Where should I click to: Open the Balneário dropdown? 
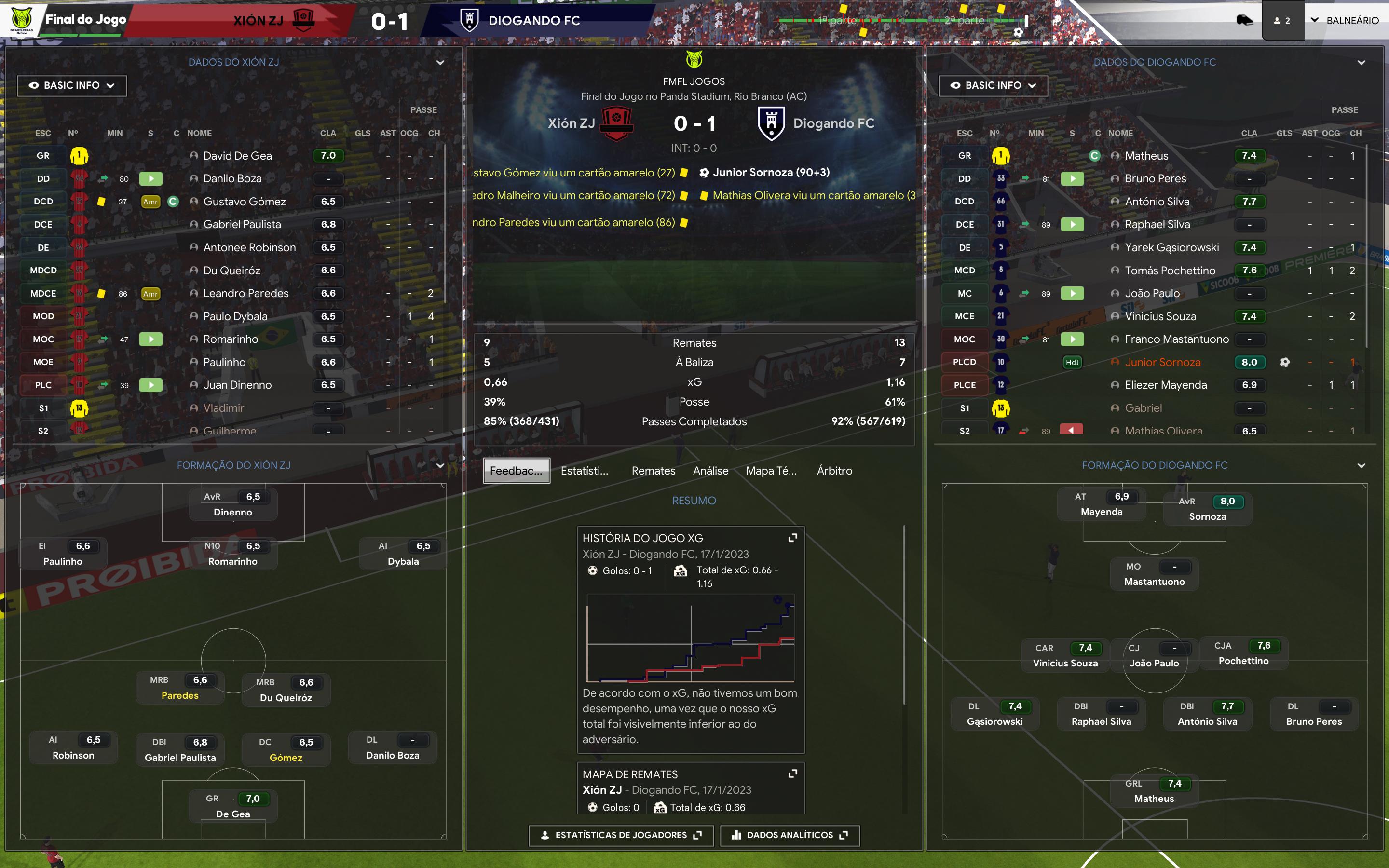pyautogui.click(x=1345, y=21)
